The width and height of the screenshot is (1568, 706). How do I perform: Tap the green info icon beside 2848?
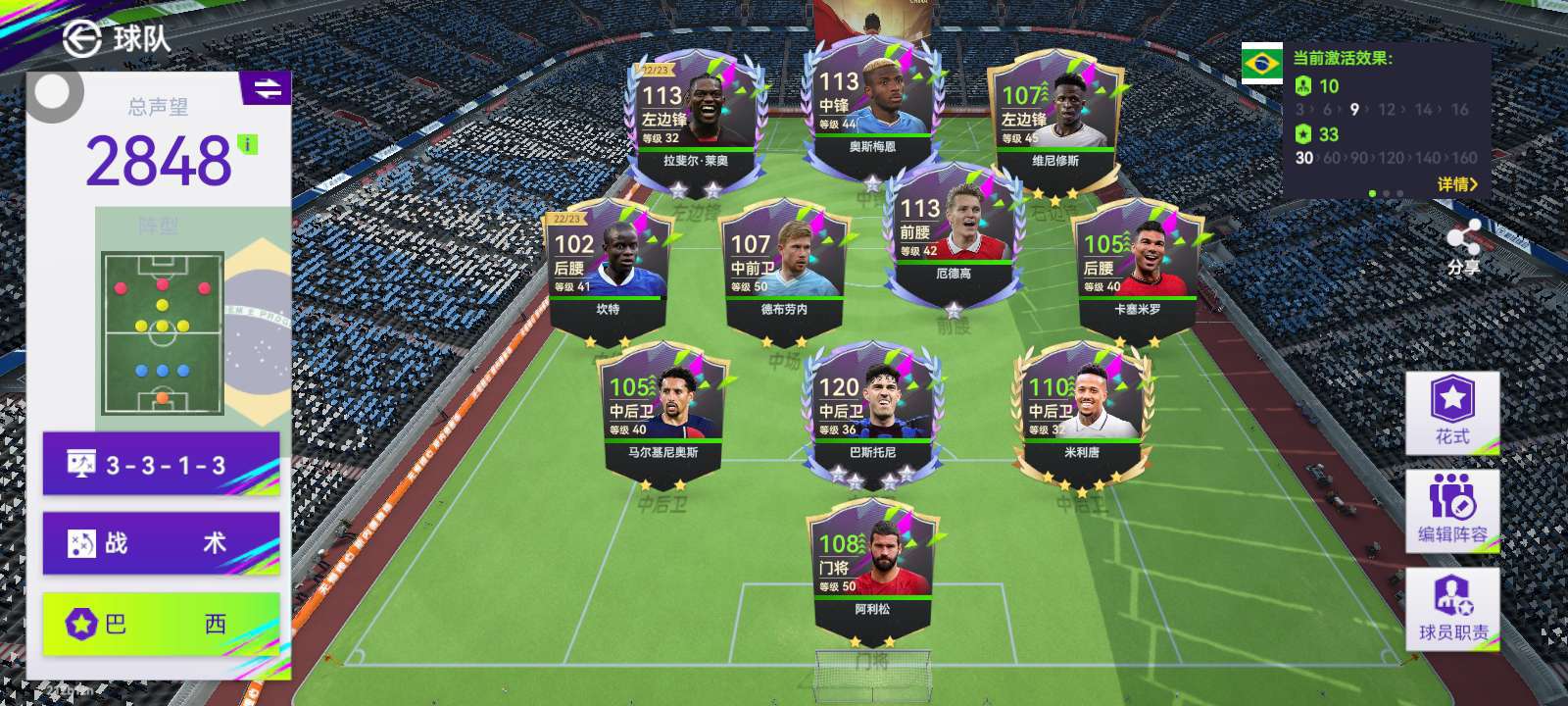pos(249,145)
